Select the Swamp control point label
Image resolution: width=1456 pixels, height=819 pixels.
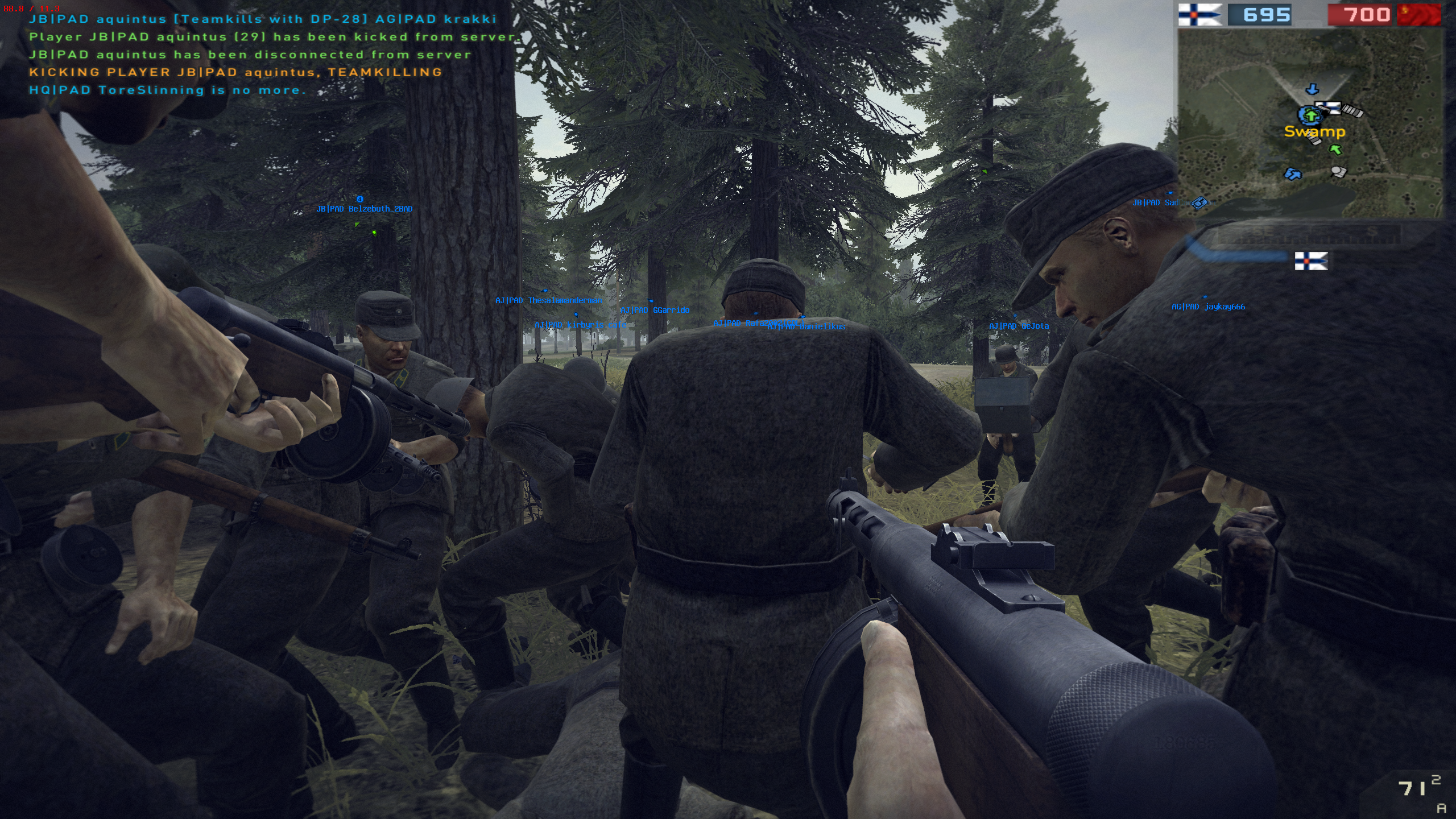[x=1314, y=132]
